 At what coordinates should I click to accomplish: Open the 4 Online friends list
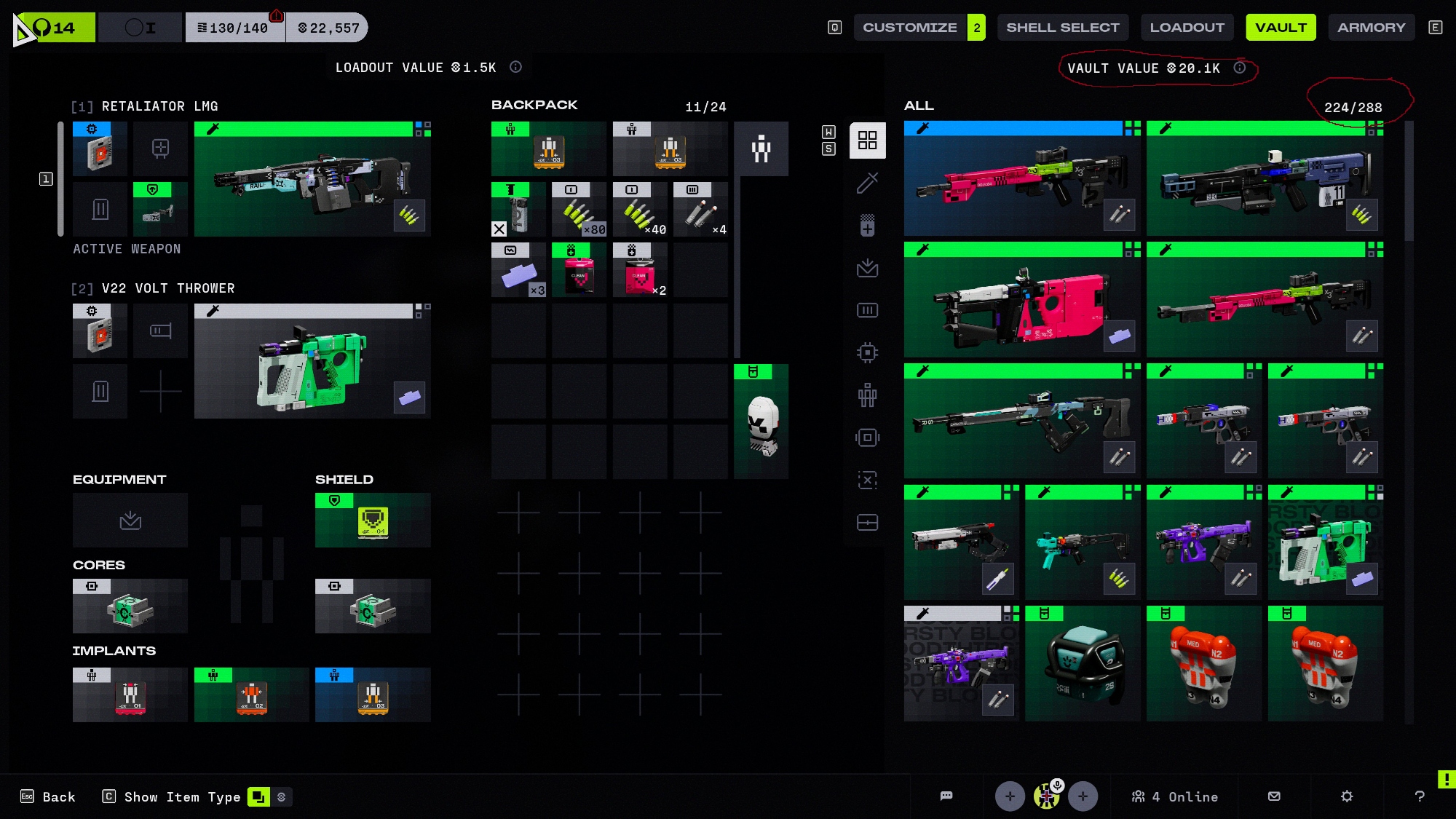(1175, 797)
